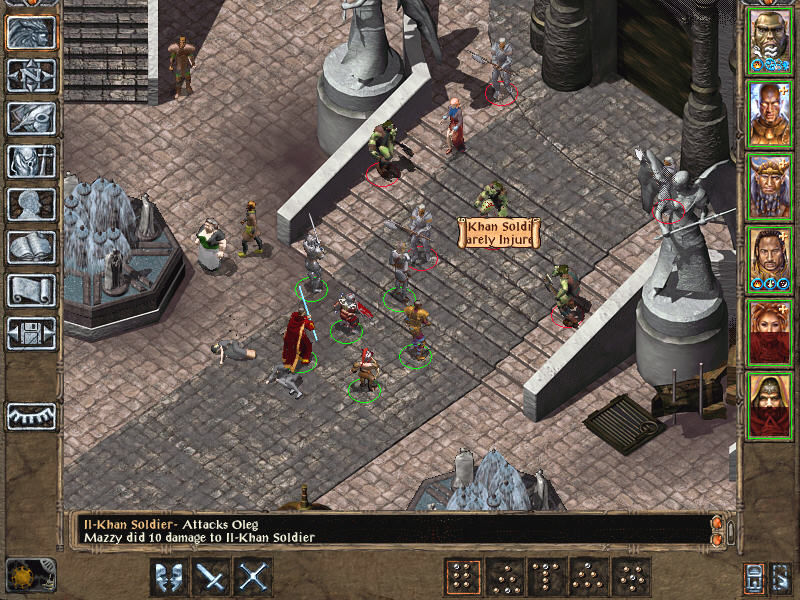The height and width of the screenshot is (600, 800).
Task: Select the bearded dwarf's portrait
Action: [x=770, y=187]
